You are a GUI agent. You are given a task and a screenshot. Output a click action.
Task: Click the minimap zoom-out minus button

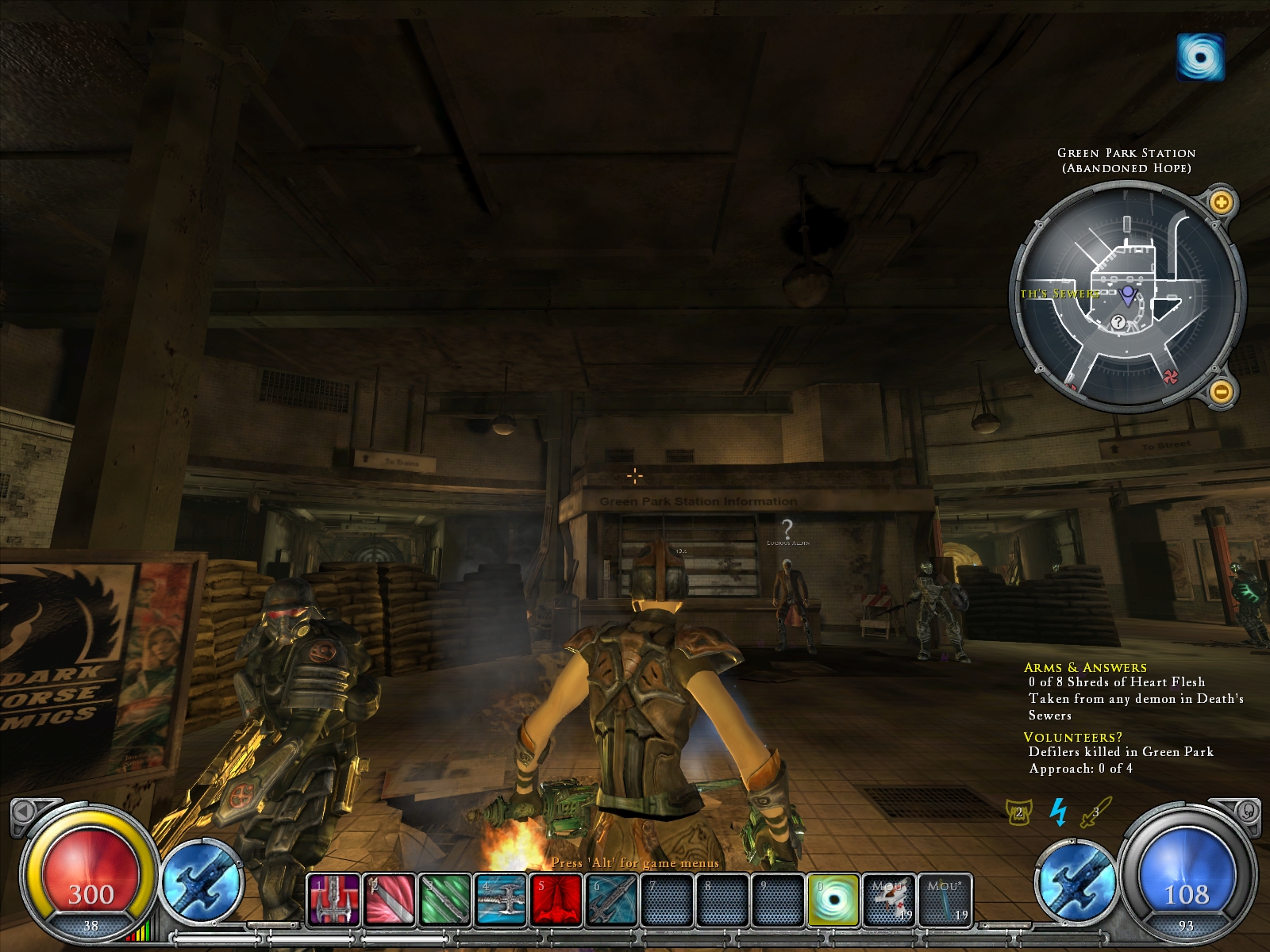(x=1221, y=390)
